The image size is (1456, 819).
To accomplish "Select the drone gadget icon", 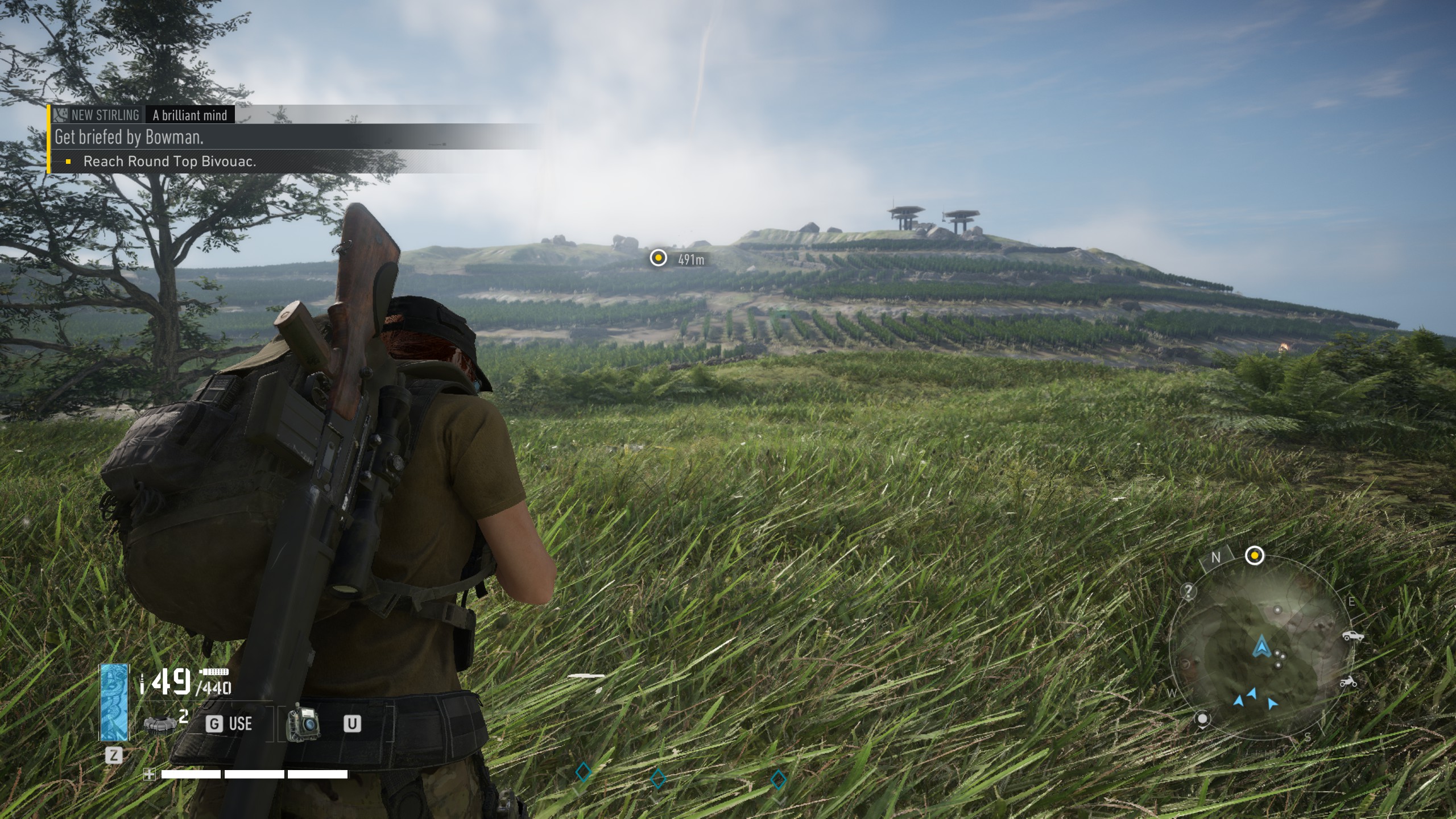I will pos(302,723).
